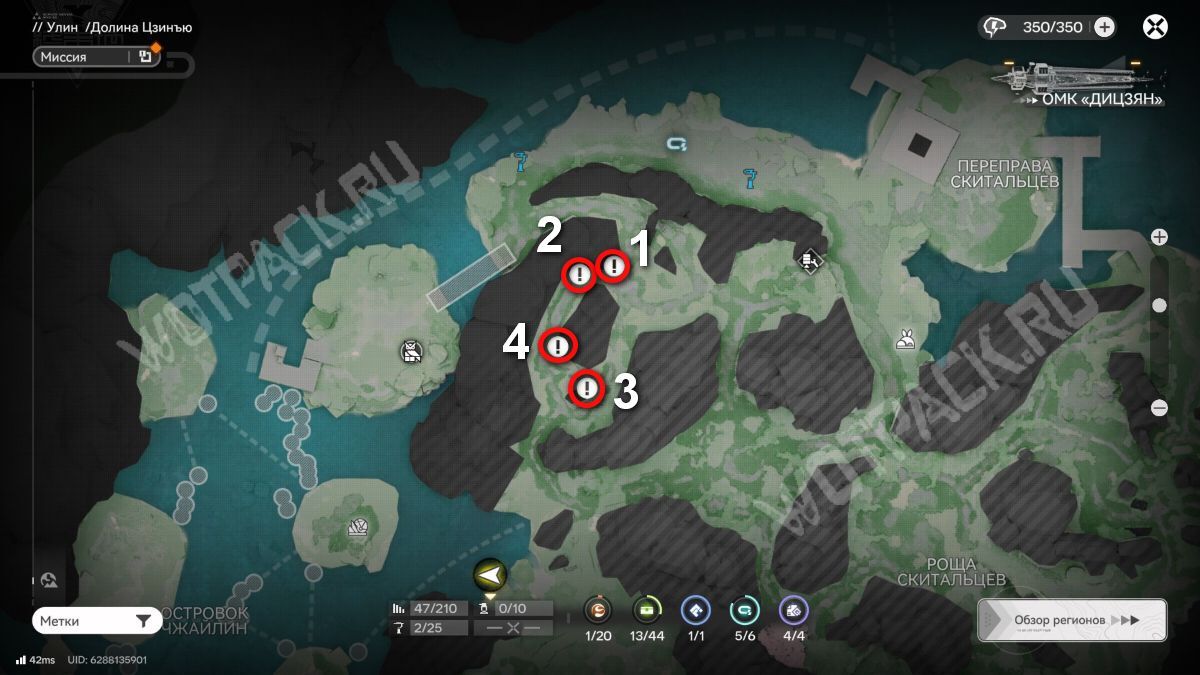Screen dimensions: 1200x675
Task: Select the purple collectible counter showing 4/4
Action: click(793, 609)
